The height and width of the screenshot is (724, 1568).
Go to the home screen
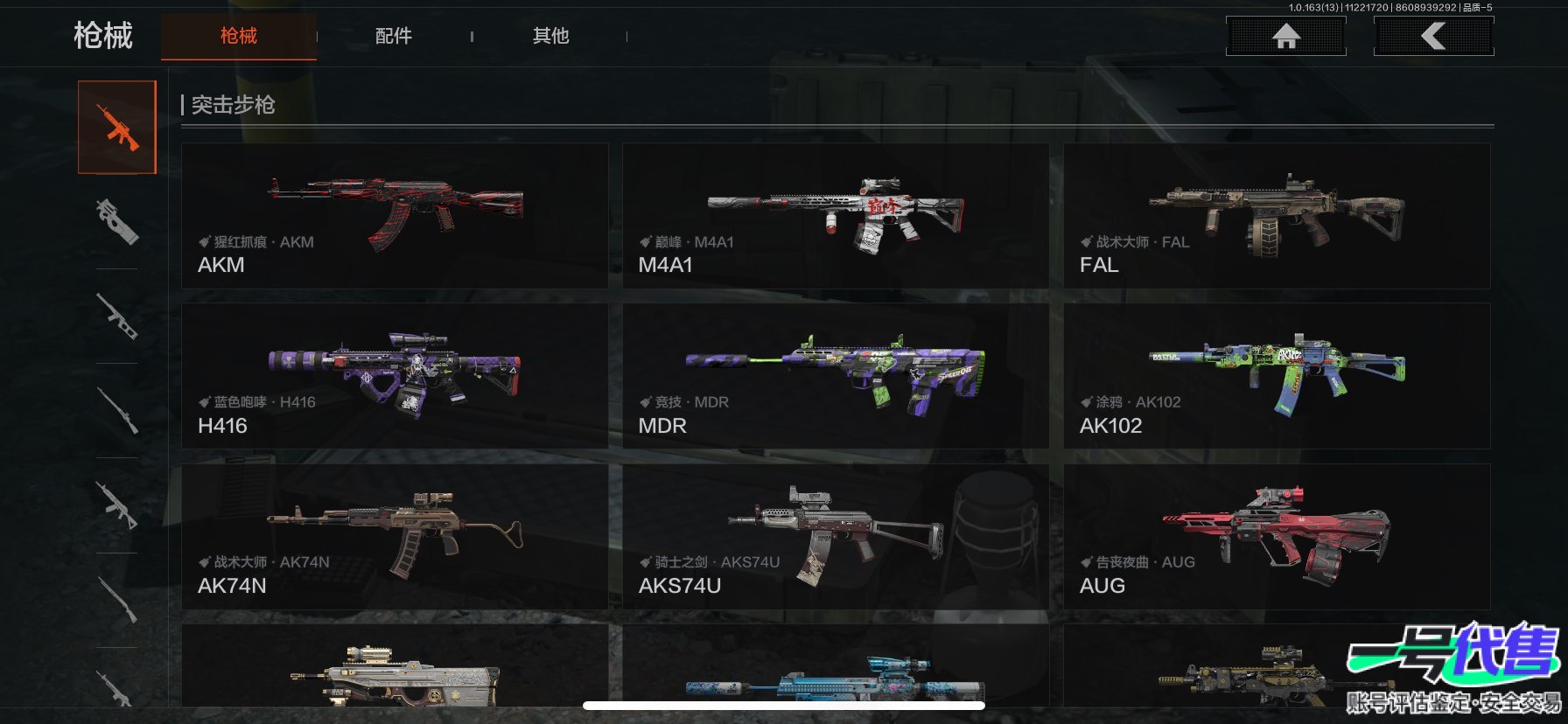1285,36
